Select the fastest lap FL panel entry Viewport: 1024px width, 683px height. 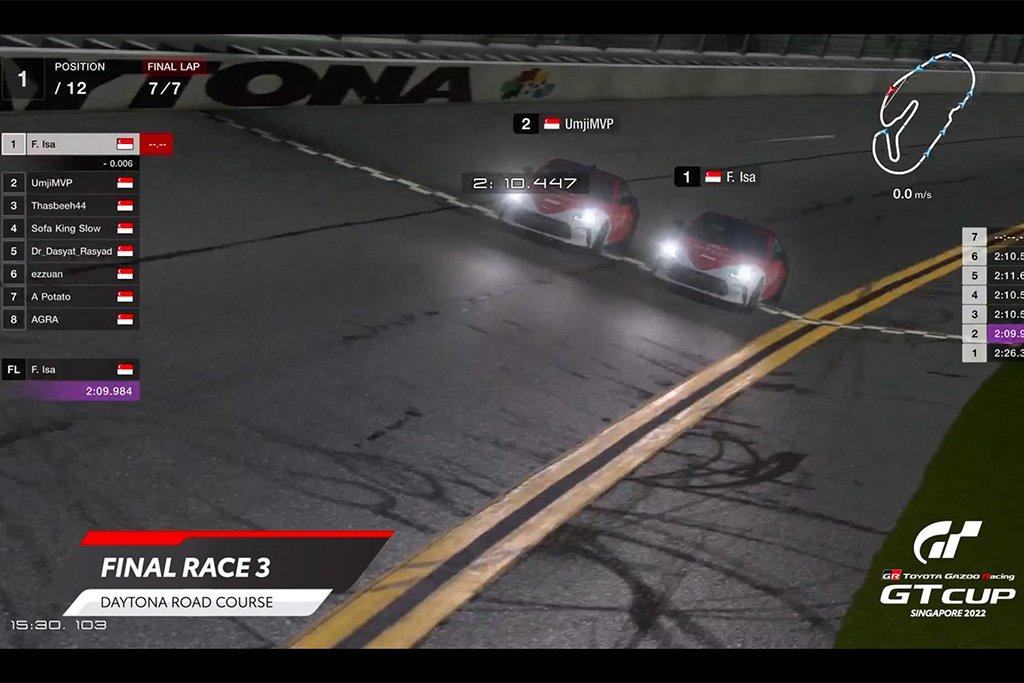(70, 370)
